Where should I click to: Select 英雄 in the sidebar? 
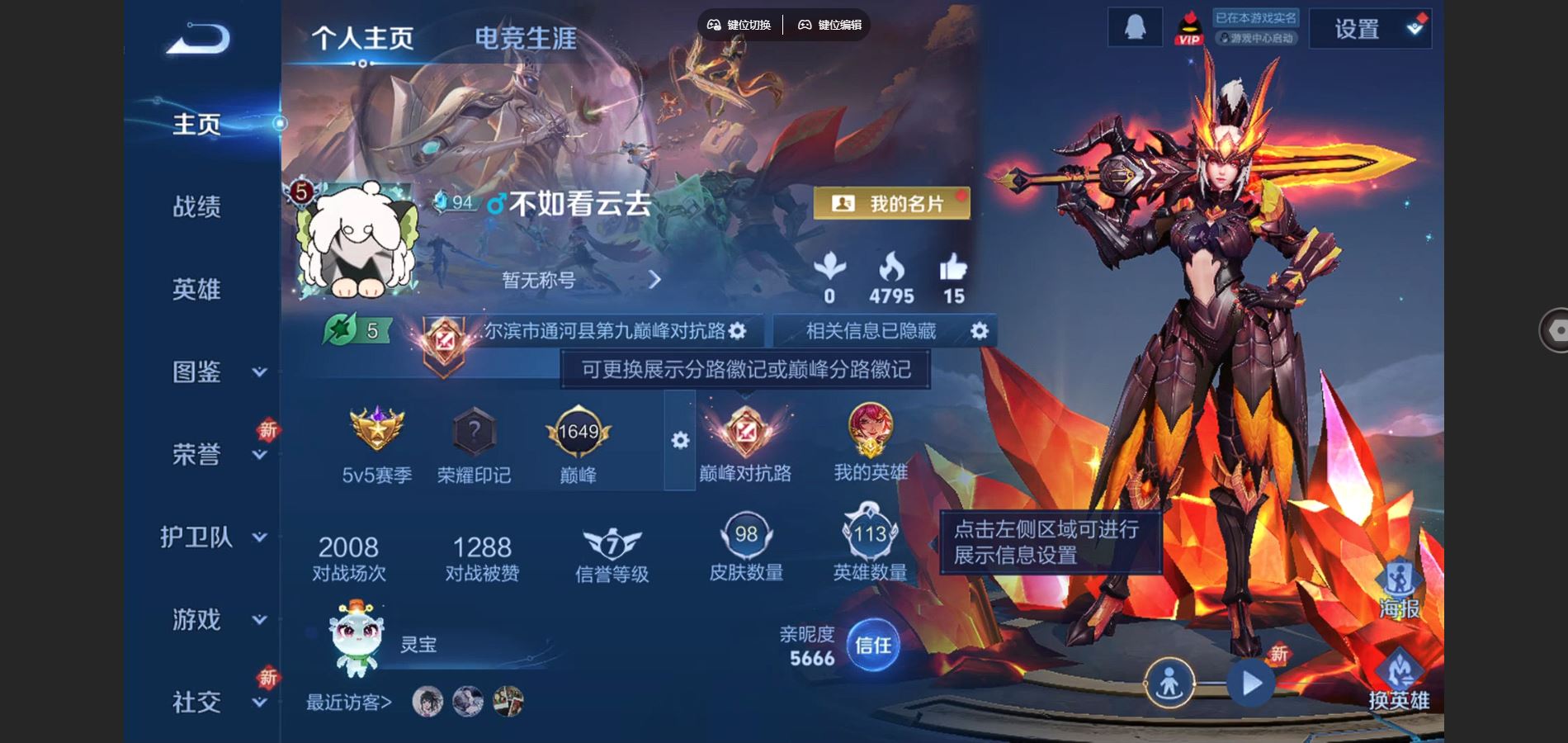pyautogui.click(x=196, y=289)
